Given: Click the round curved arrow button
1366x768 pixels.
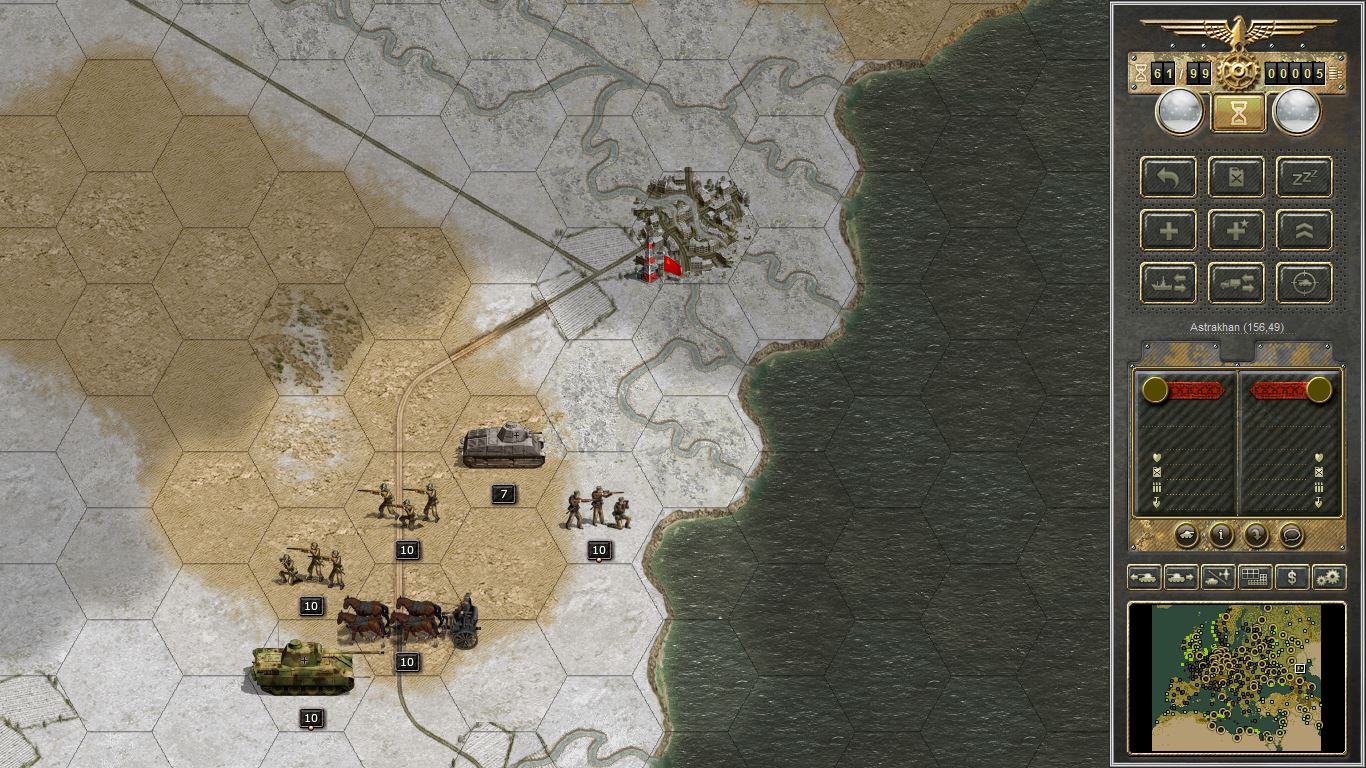Looking at the screenshot, I should click(1256, 535).
